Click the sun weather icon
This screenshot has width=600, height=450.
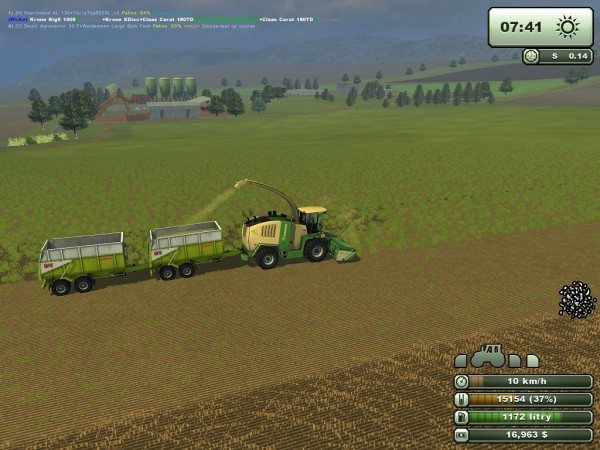pyautogui.click(x=565, y=26)
